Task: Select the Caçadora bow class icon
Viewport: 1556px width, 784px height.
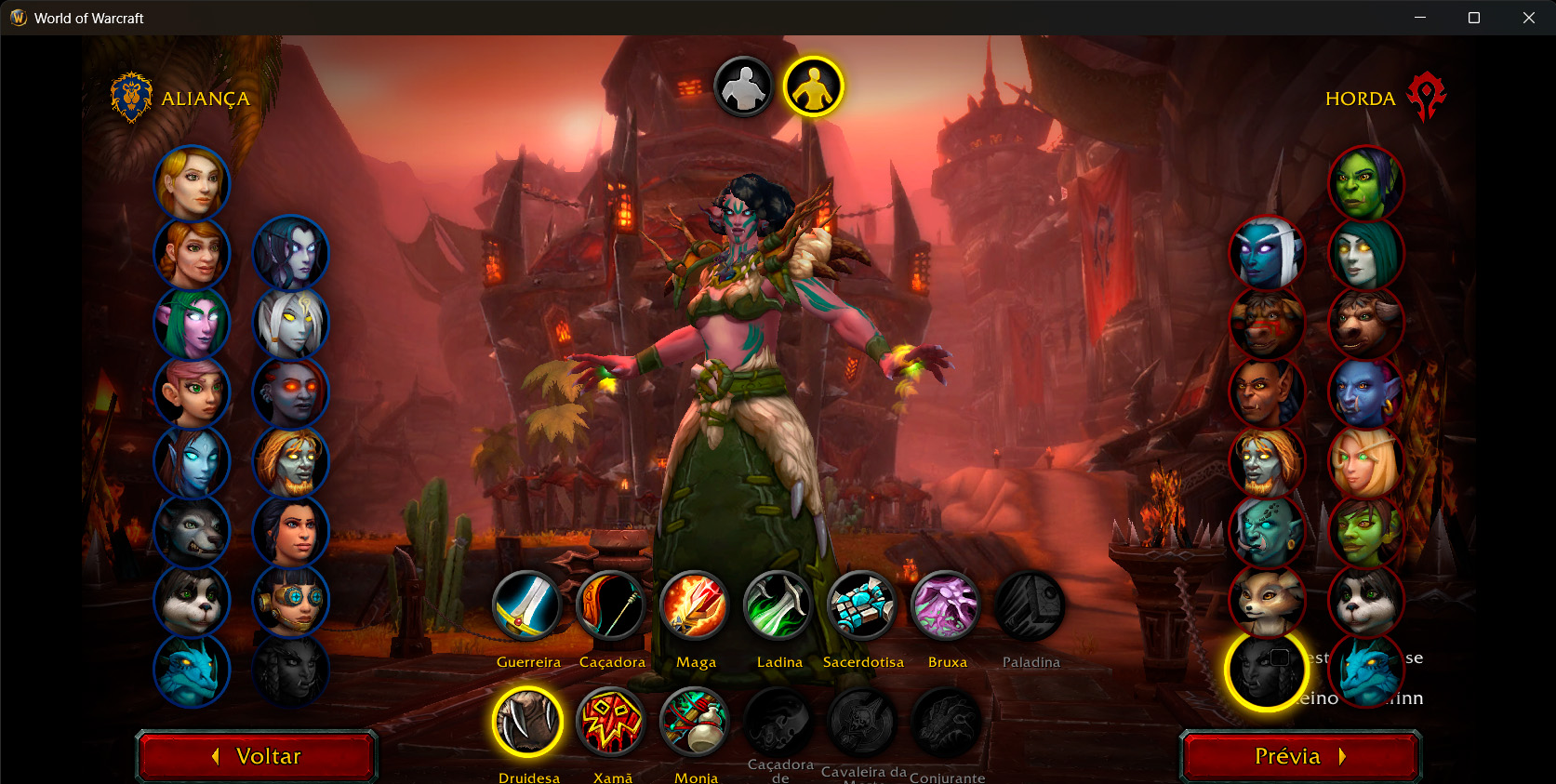Action: point(611,606)
